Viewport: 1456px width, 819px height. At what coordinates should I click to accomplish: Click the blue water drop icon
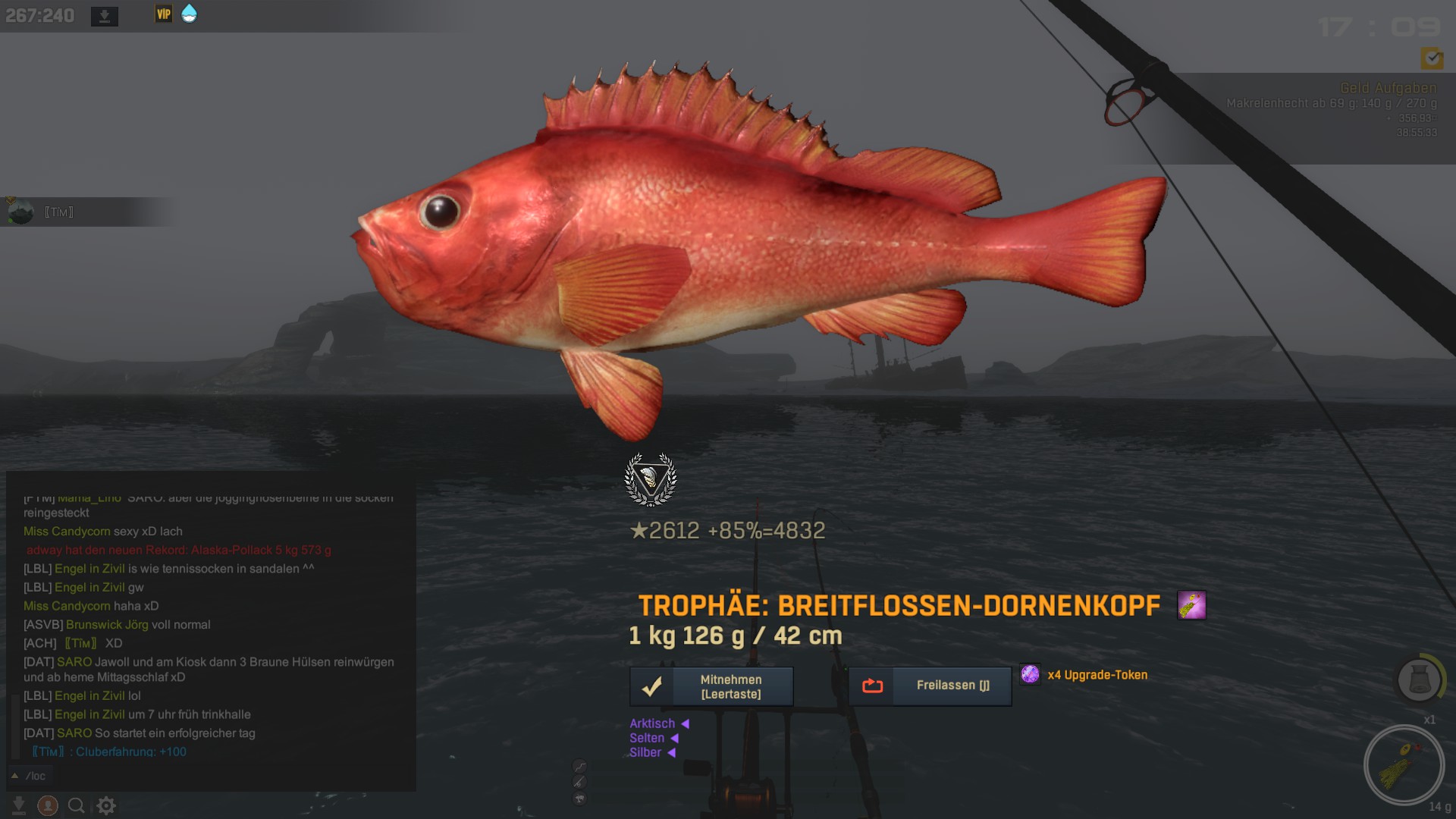coord(189,14)
